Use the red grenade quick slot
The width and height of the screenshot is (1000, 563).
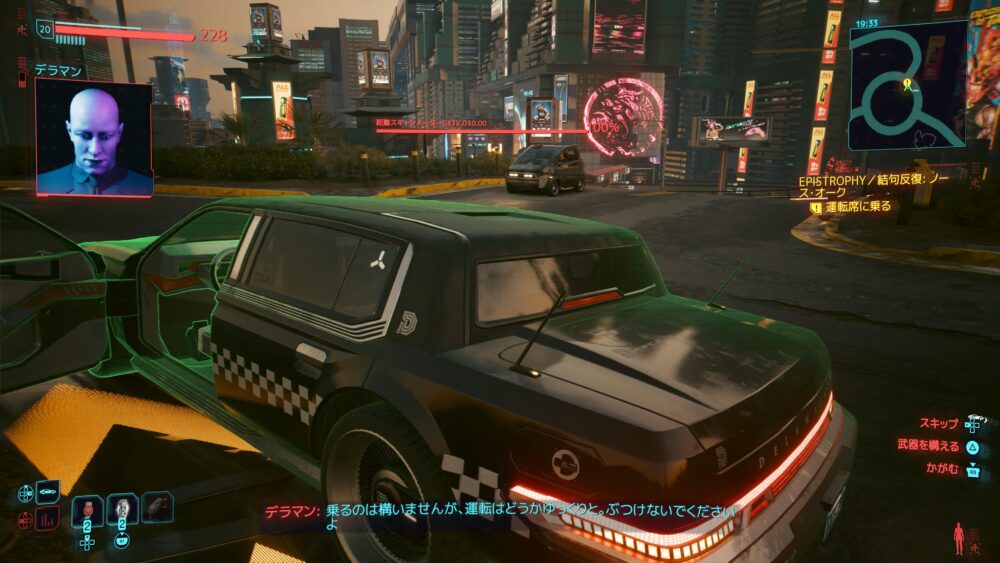tap(87, 510)
